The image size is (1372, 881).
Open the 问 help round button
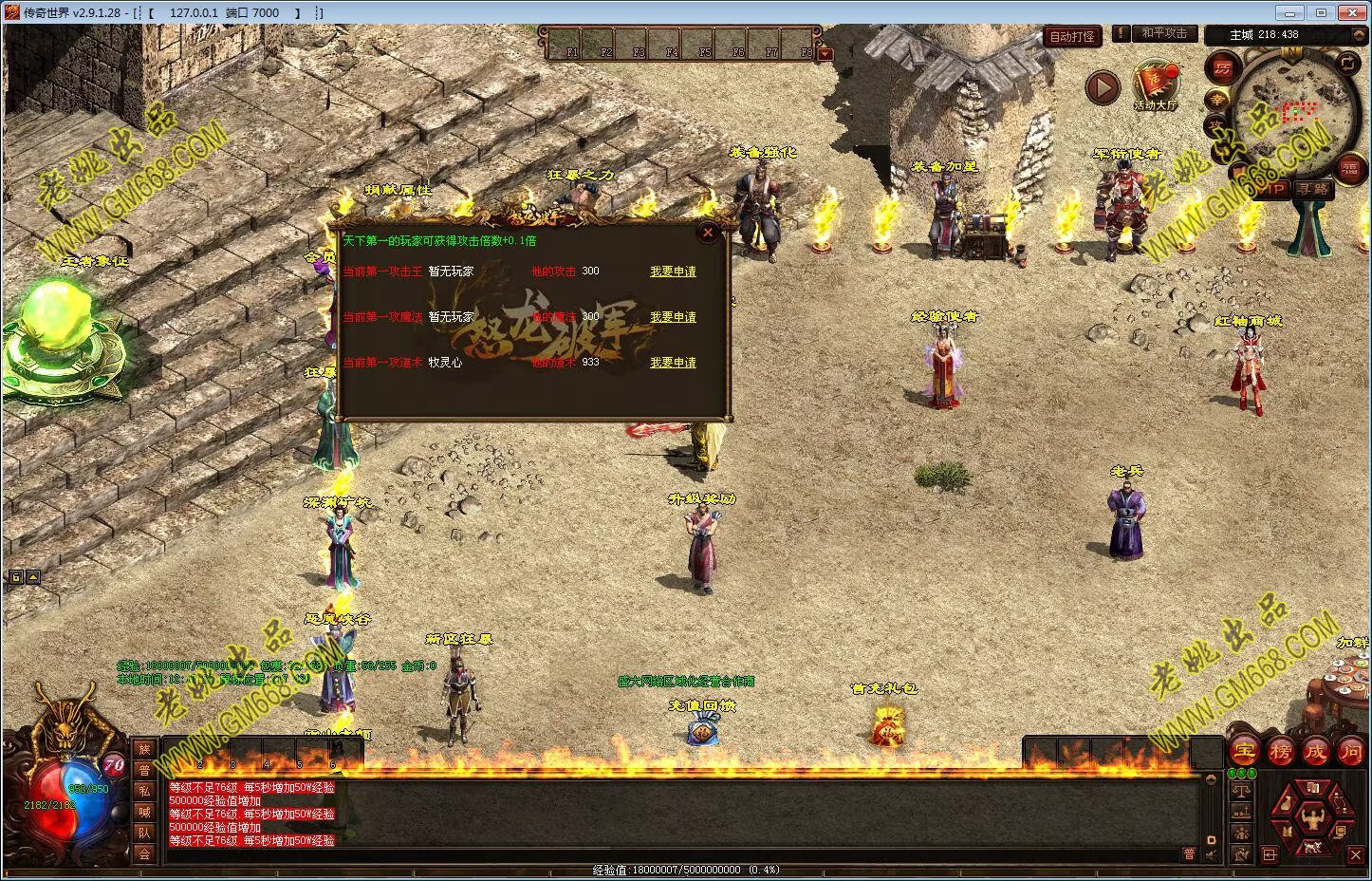[x=1351, y=752]
